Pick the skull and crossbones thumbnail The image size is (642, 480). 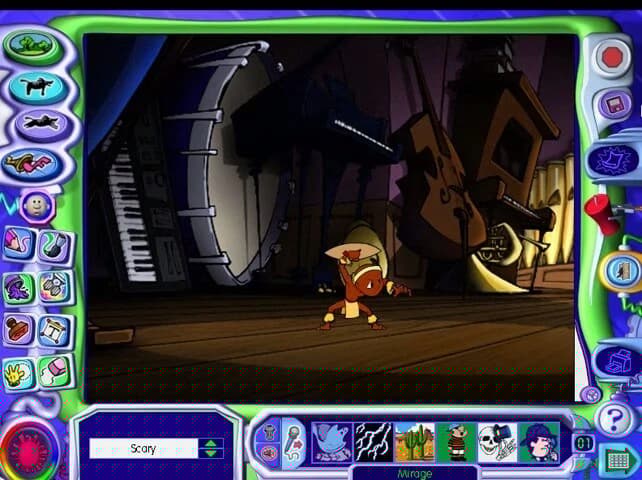497,441
